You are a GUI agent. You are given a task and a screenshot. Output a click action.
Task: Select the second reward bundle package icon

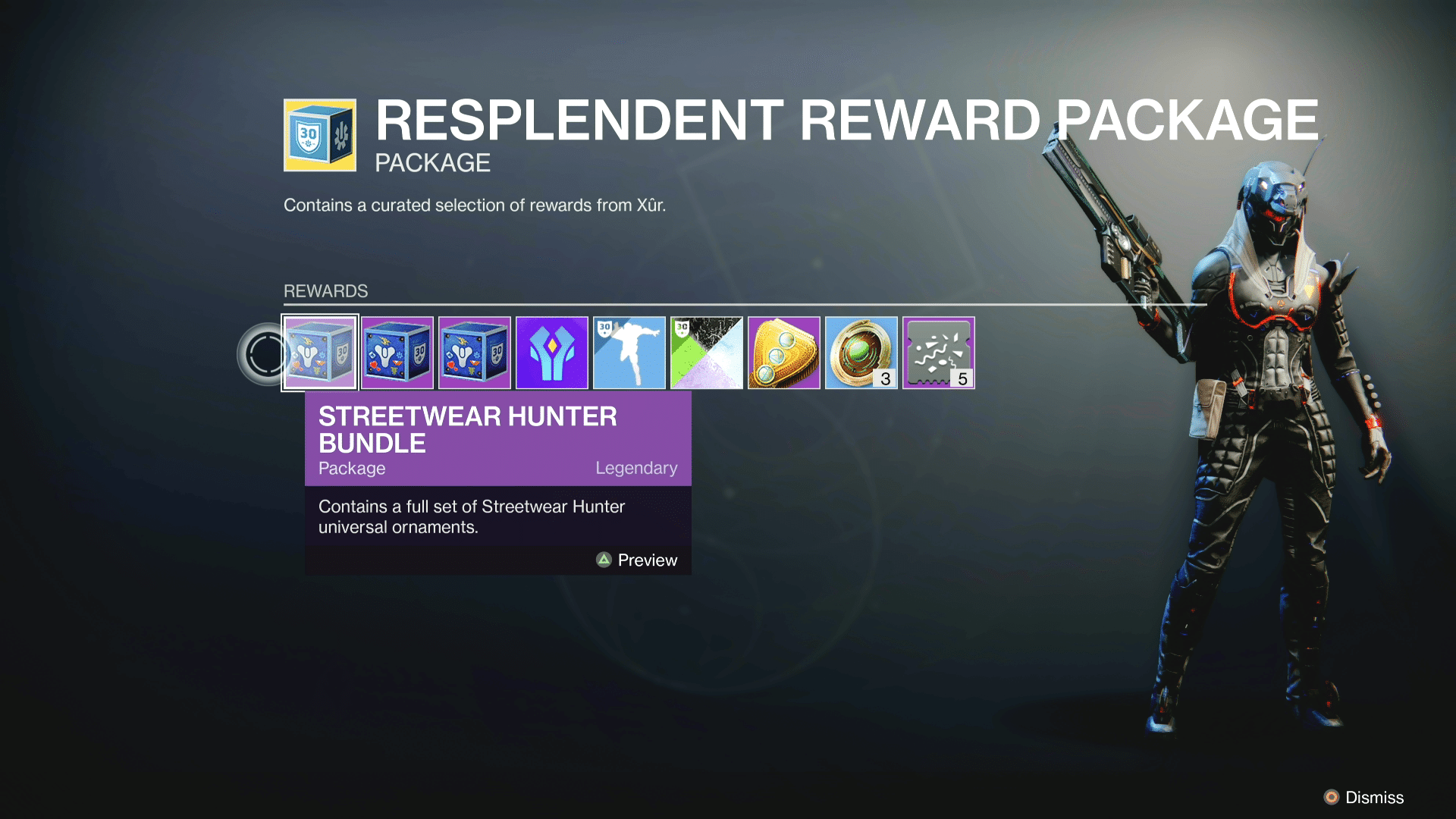click(x=397, y=352)
